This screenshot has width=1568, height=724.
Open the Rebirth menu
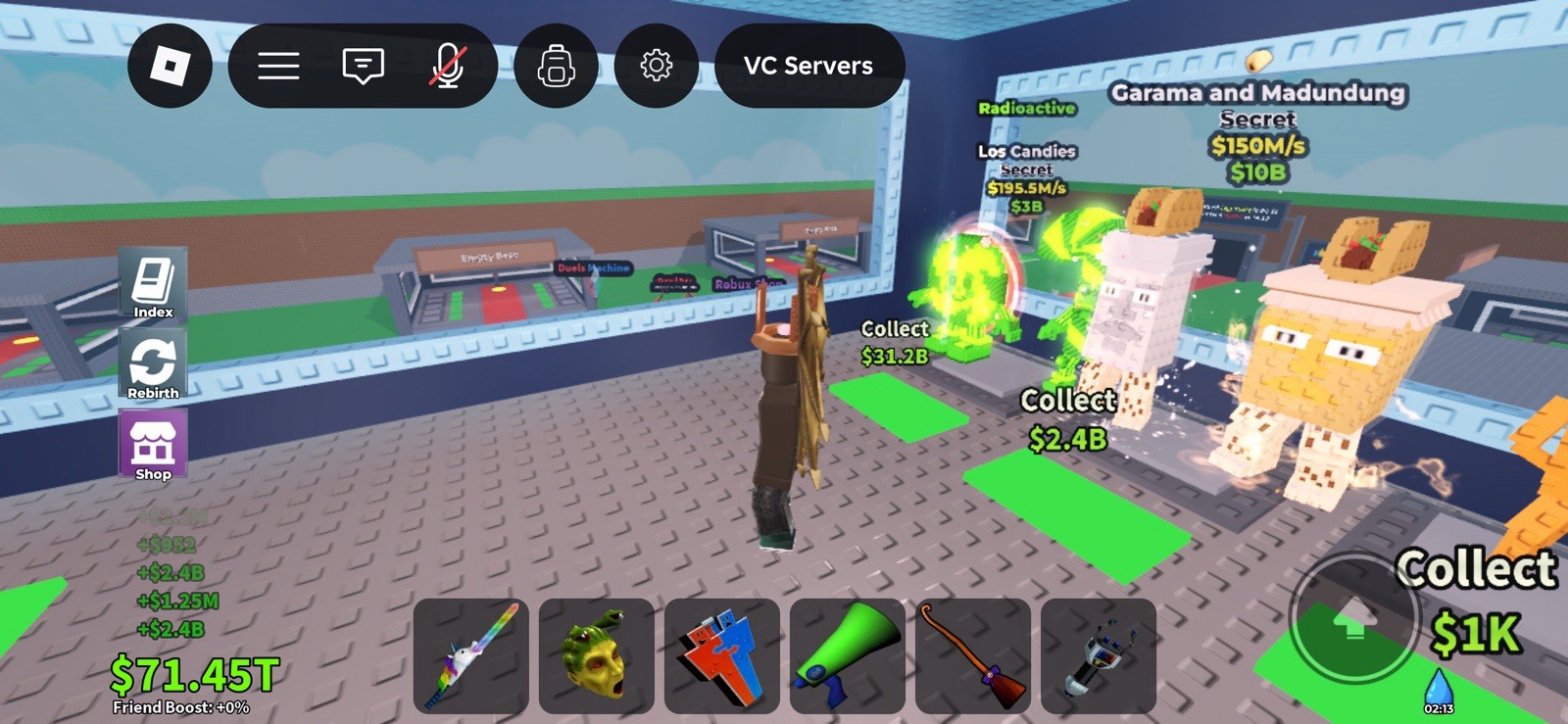coord(152,364)
